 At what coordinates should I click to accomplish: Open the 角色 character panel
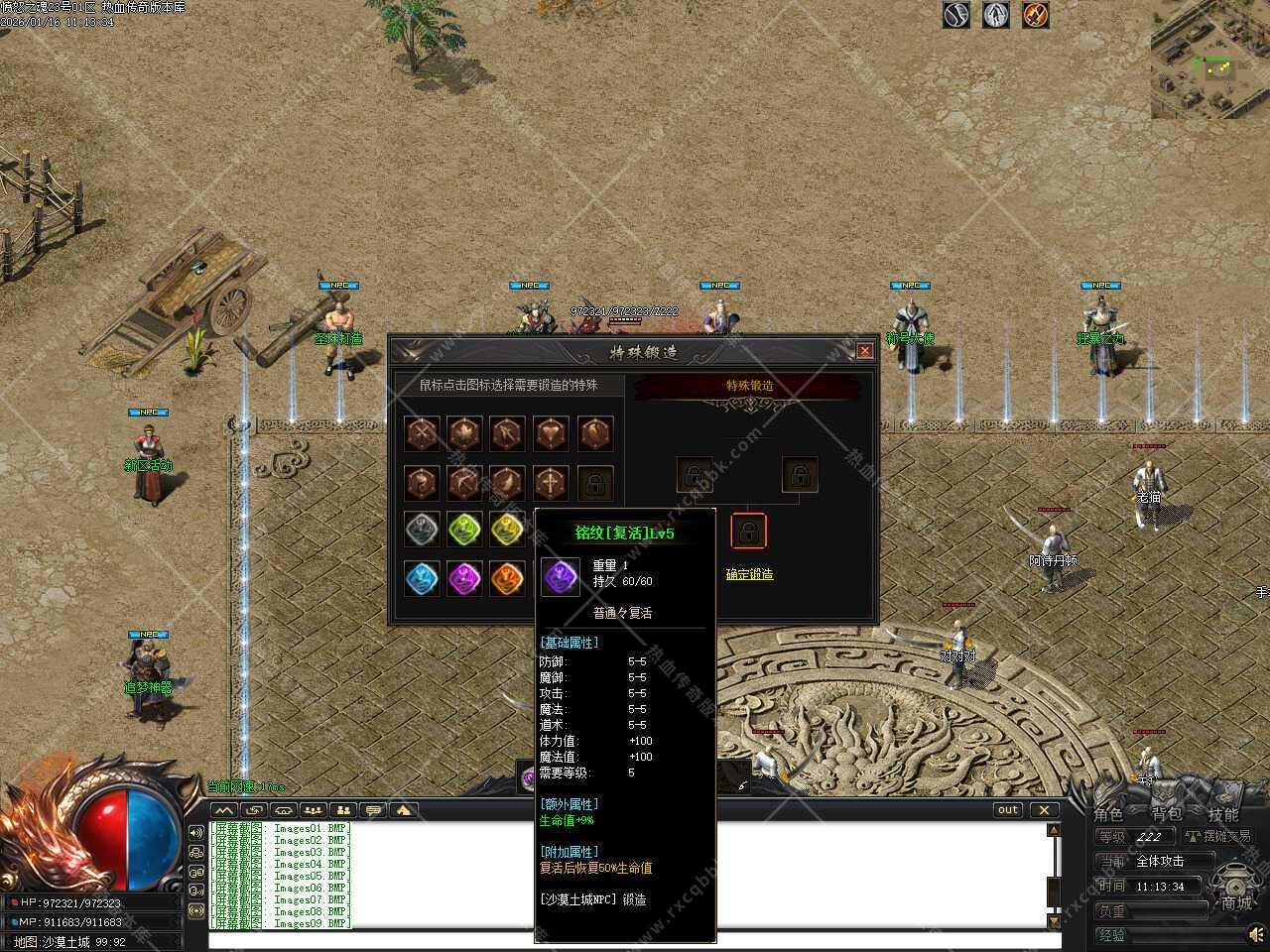click(x=1108, y=814)
